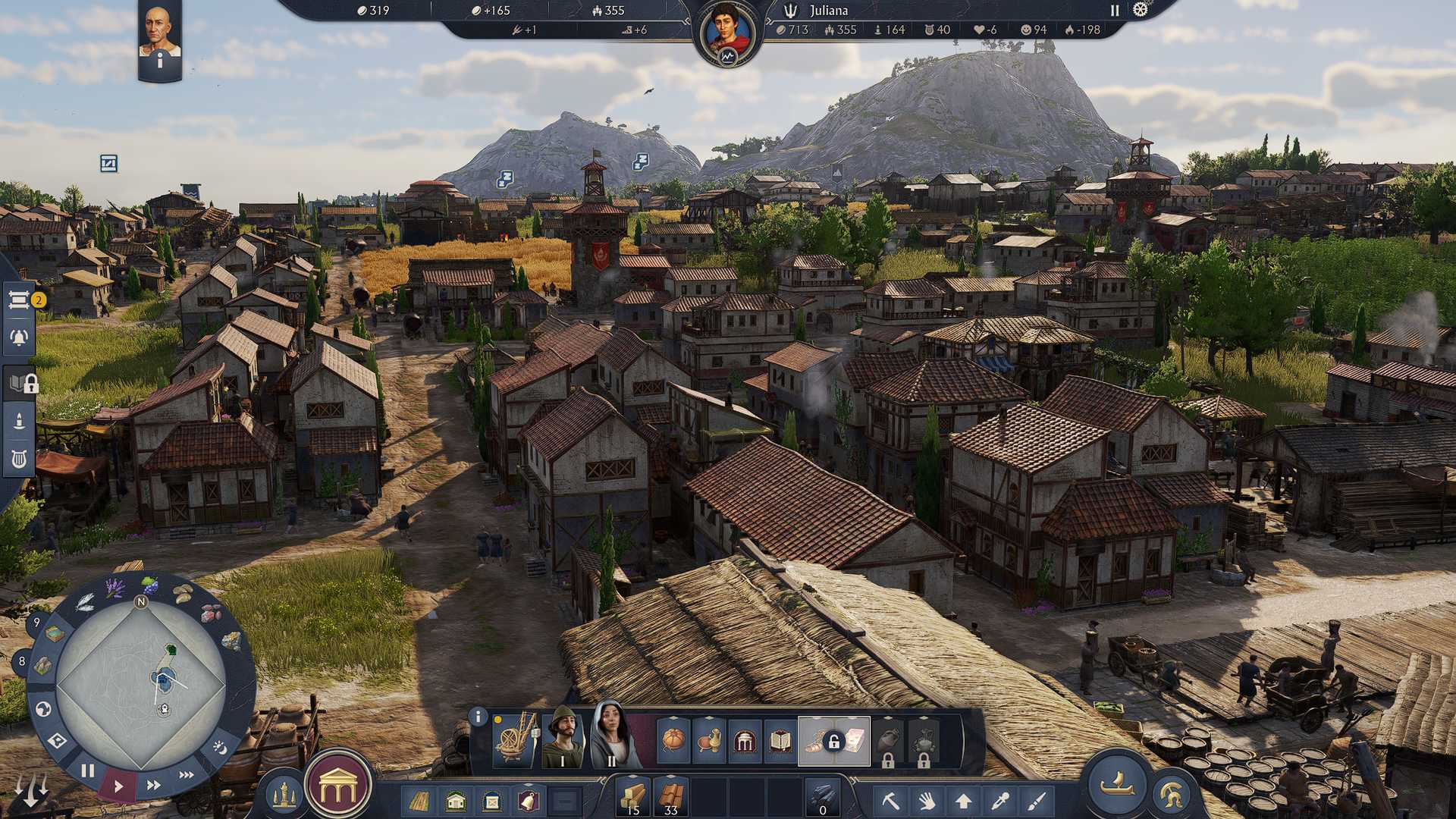The image size is (1456, 819).
Task: Pause the game with the top pause button
Action: pyautogui.click(x=1113, y=11)
